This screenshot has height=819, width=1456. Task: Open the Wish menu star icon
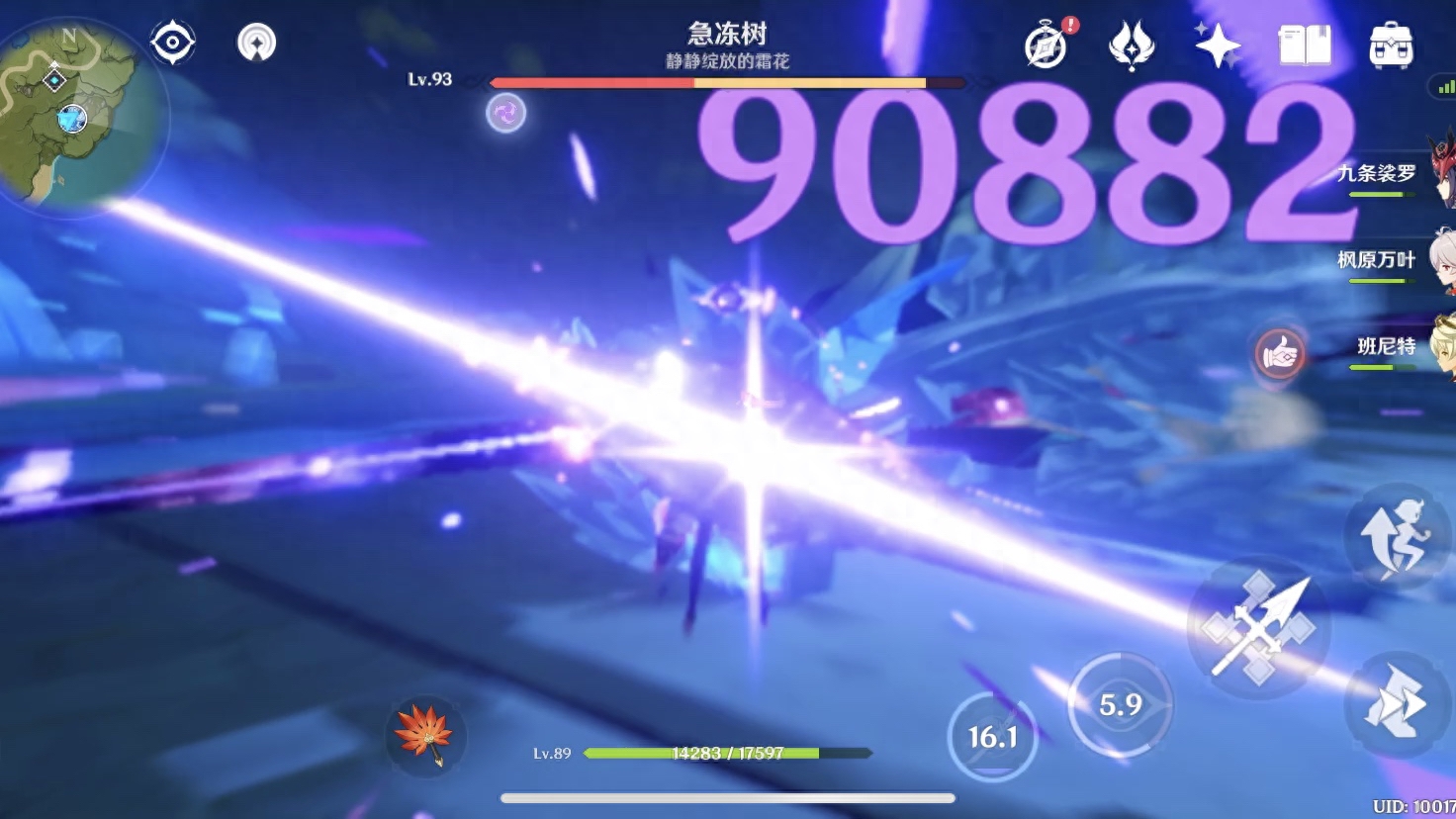[1219, 44]
